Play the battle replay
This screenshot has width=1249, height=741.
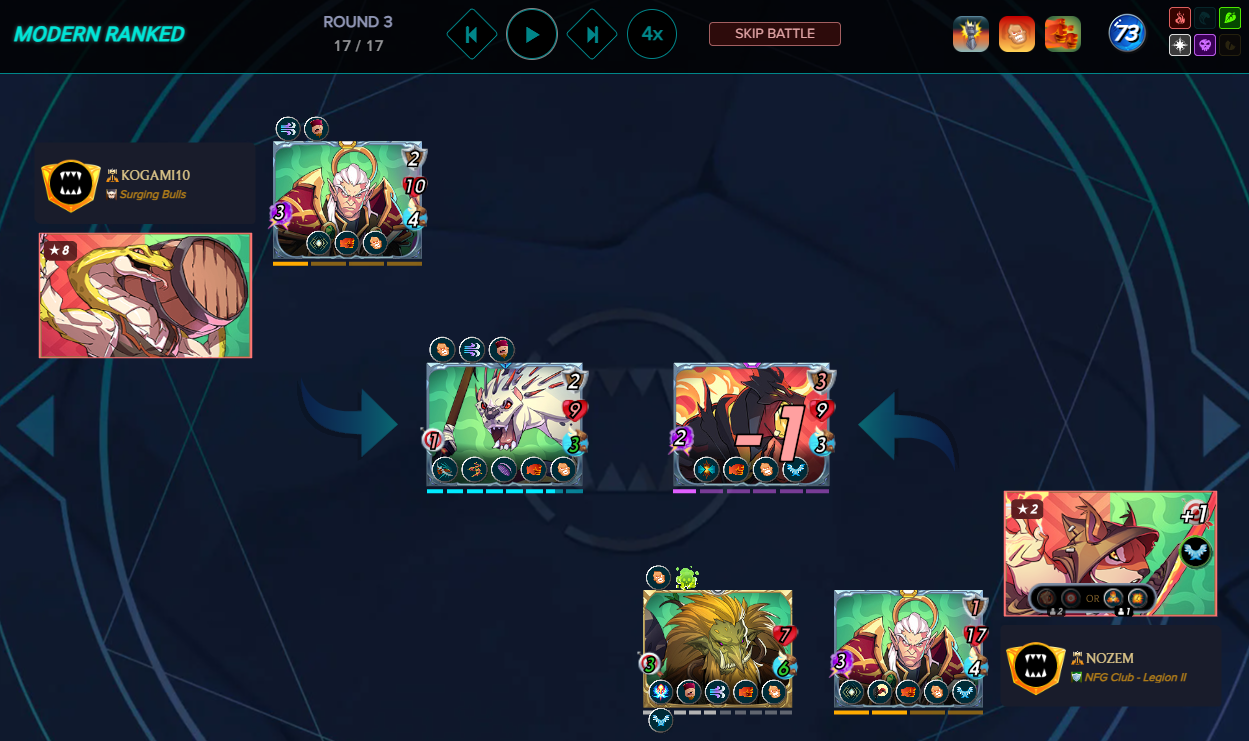tap(532, 34)
